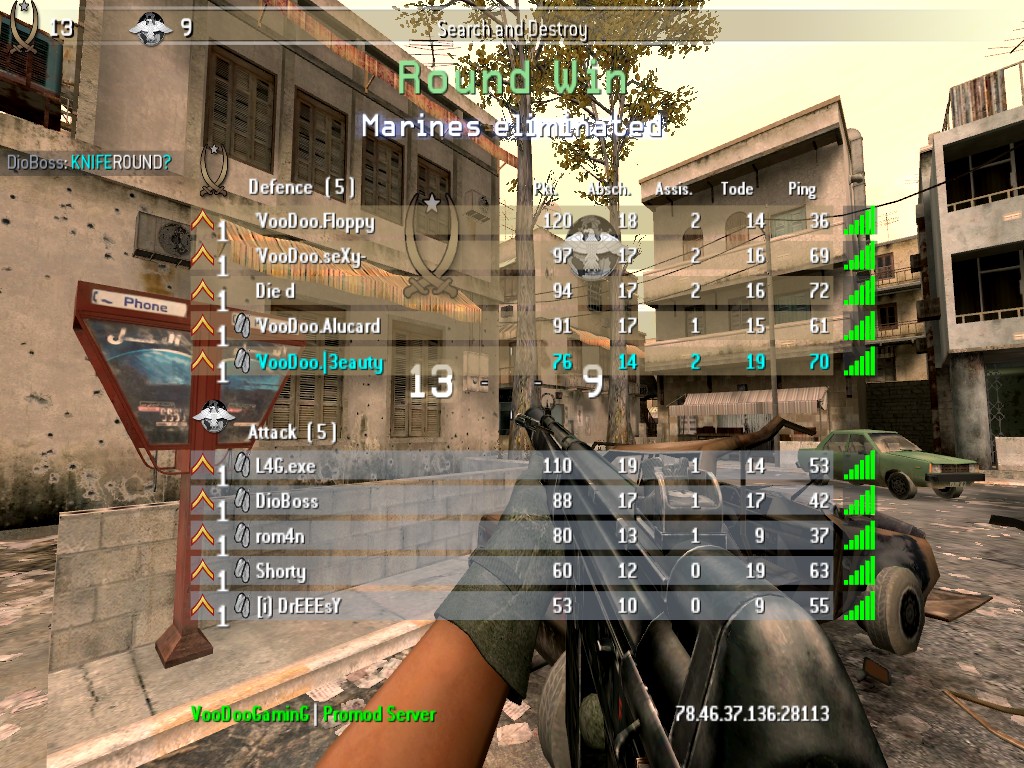
Task: Click the Defence (5) team header
Action: 301,187
